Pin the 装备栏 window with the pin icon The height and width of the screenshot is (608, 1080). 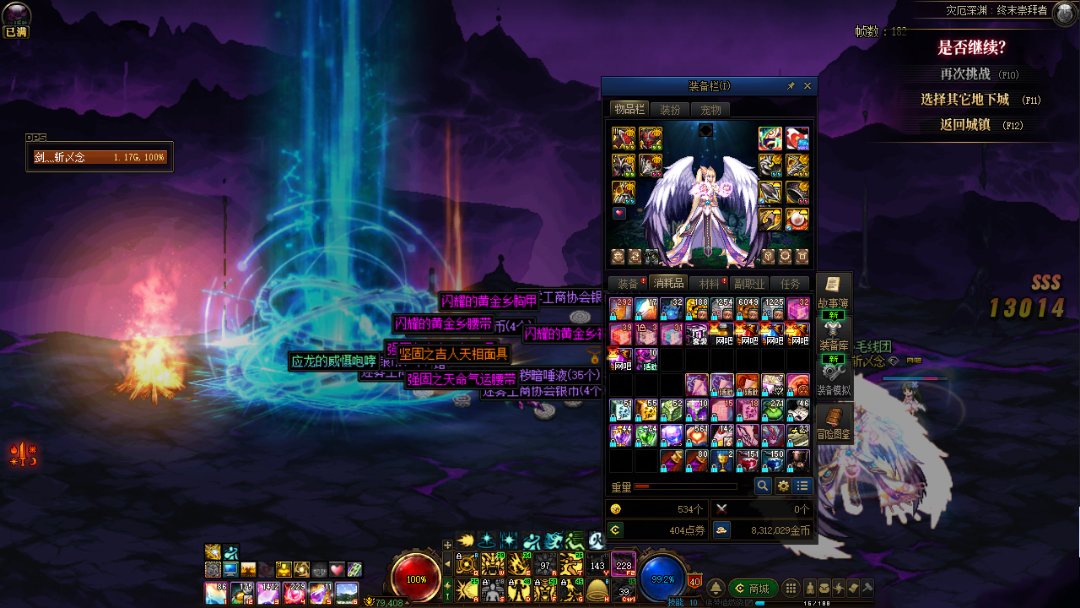point(791,86)
